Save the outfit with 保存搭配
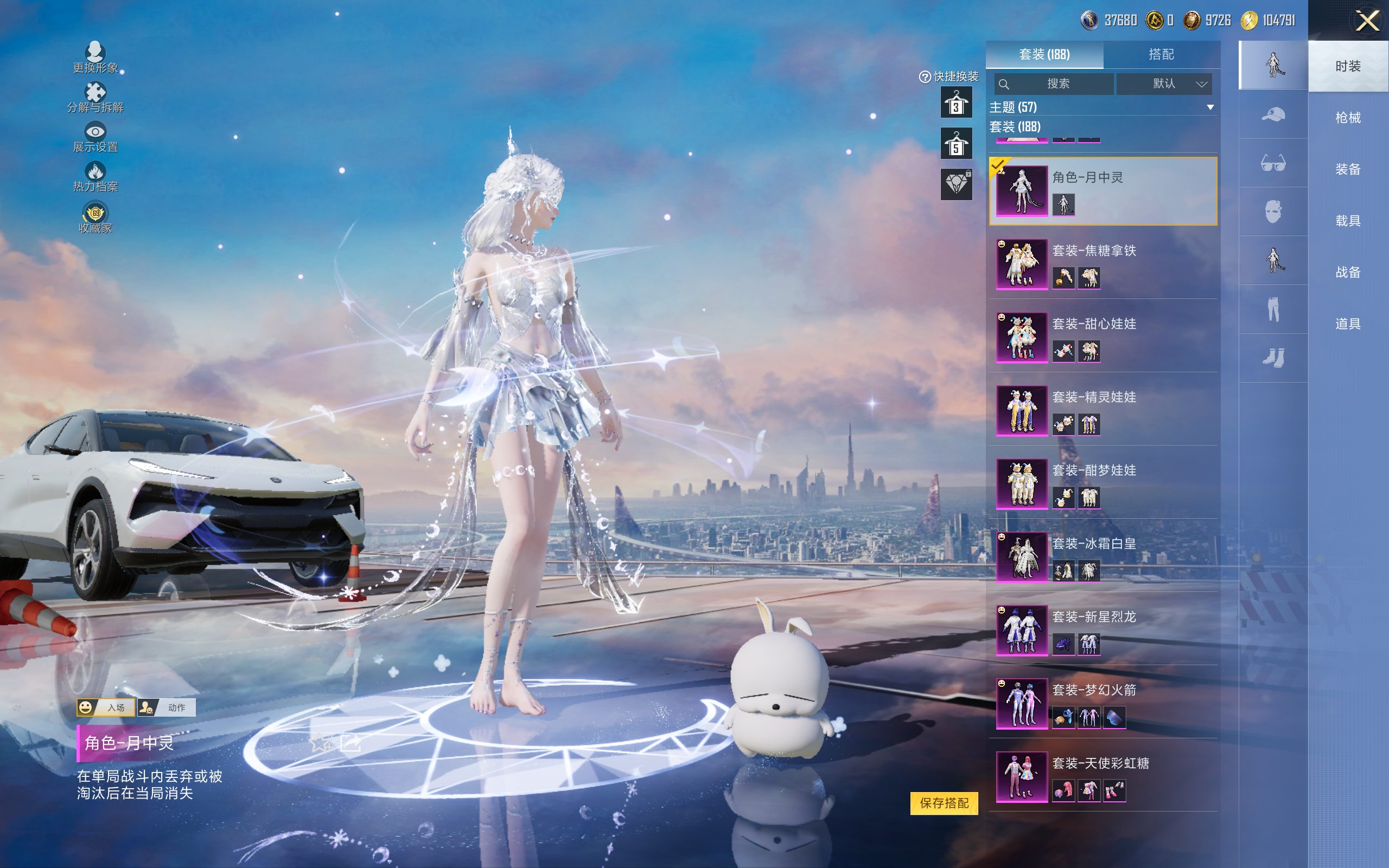This screenshot has height=868, width=1389. 944,802
